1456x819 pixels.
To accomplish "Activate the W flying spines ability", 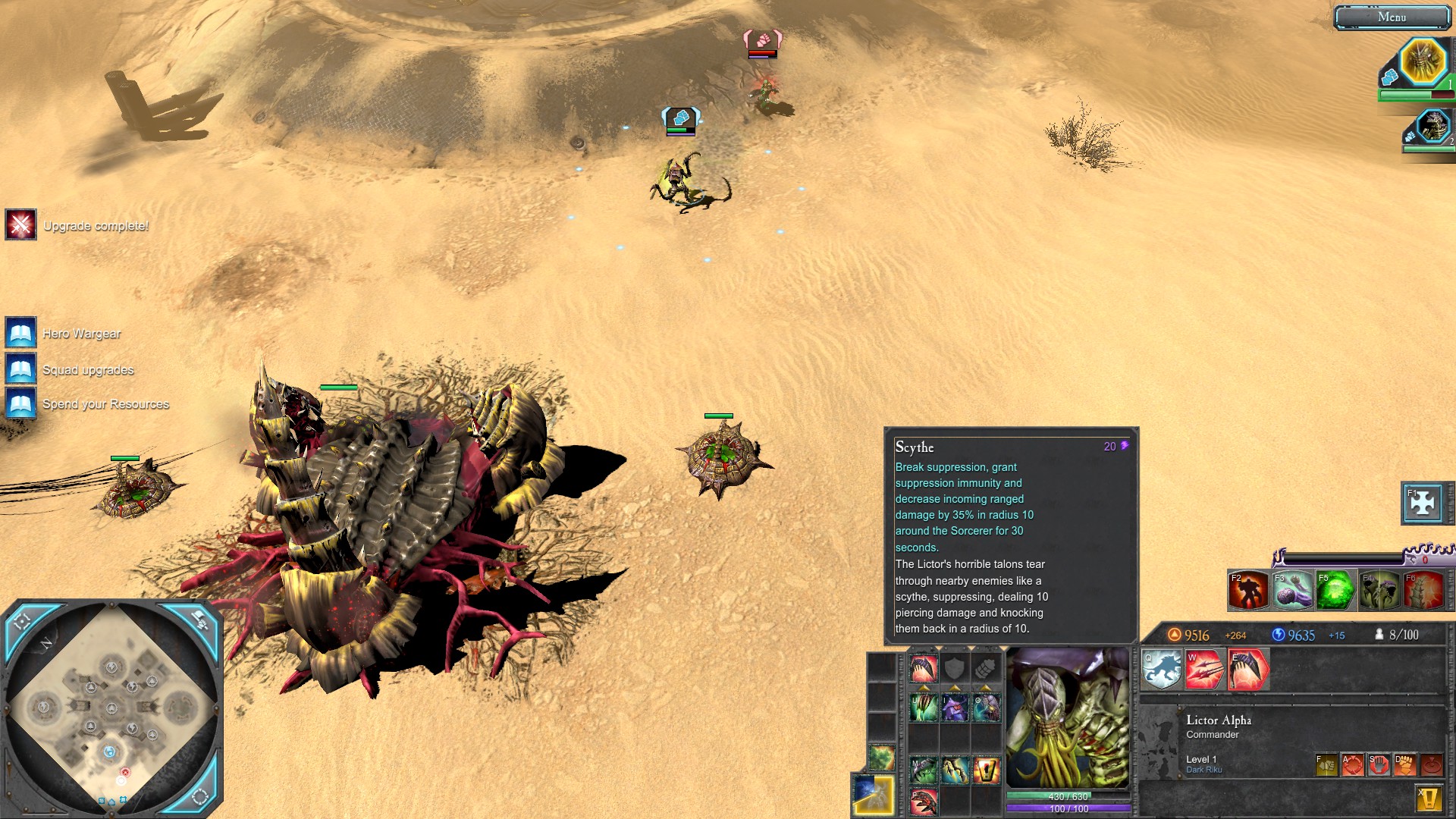I will (1204, 670).
